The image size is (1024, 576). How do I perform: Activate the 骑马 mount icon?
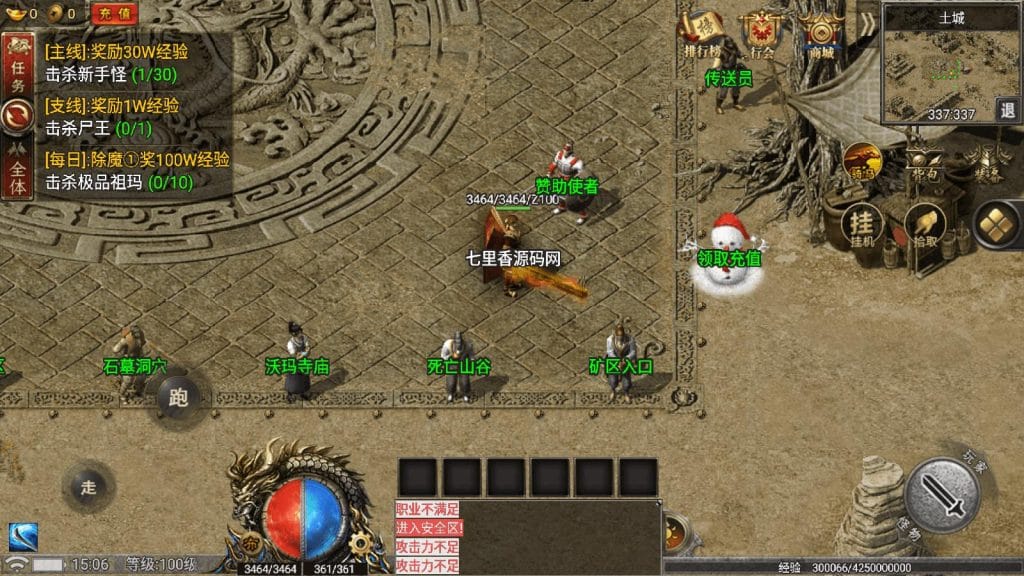click(x=861, y=161)
